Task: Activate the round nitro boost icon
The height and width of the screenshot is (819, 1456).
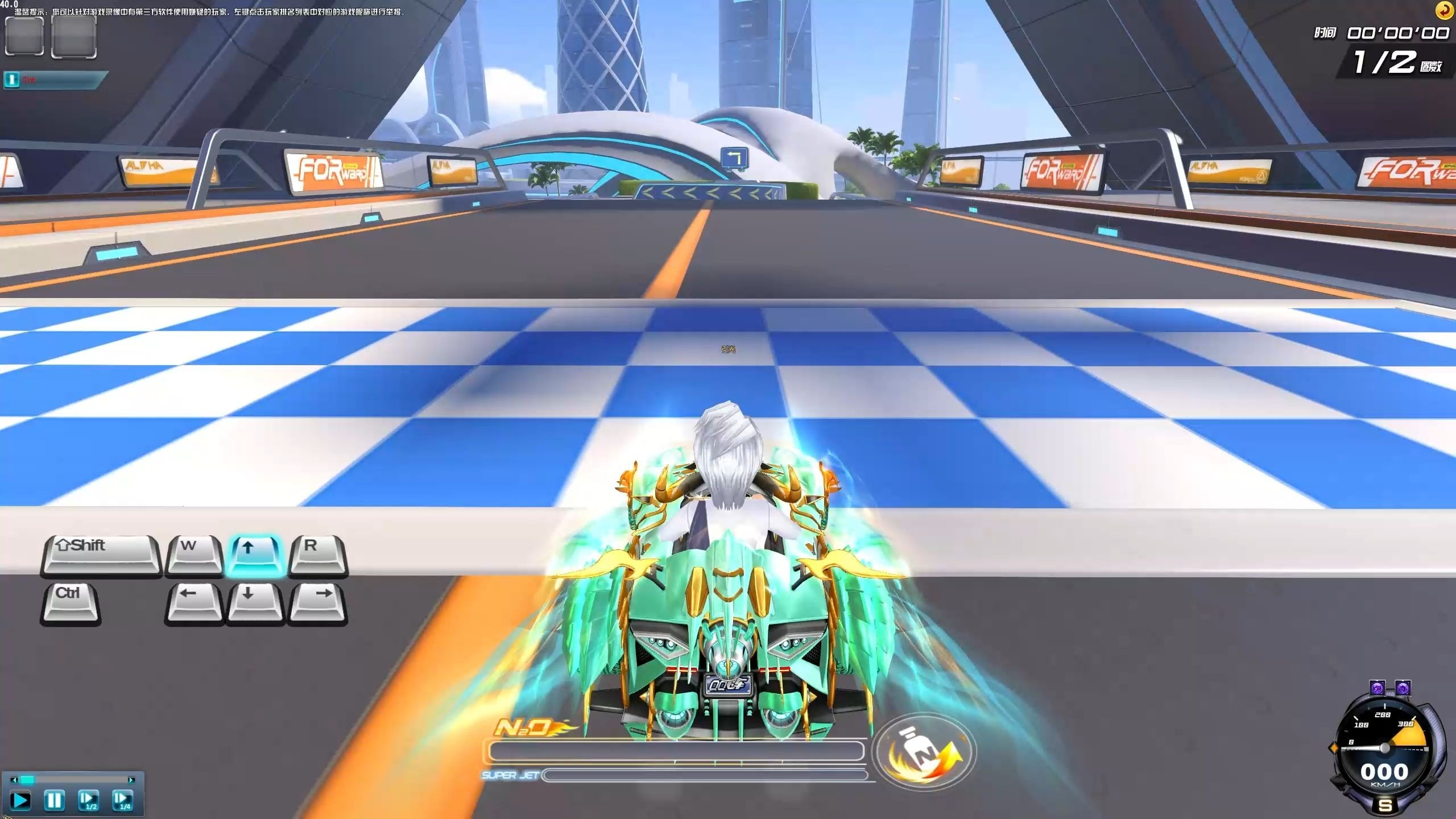Action: pyautogui.click(x=925, y=752)
